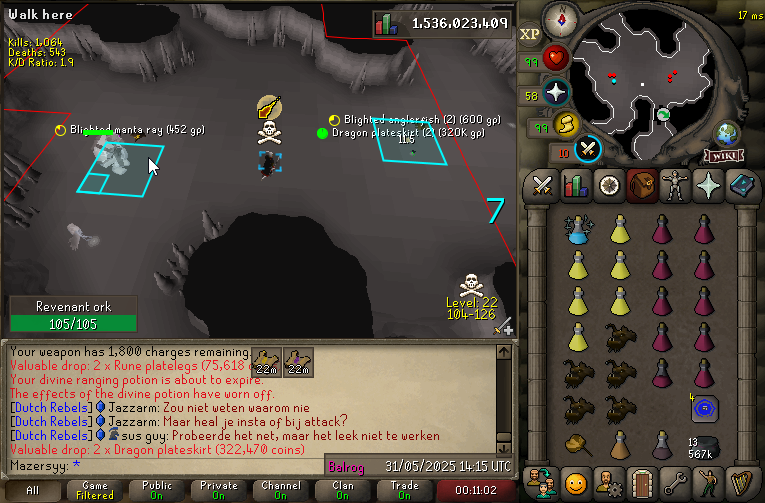Open the Quest List tab
Viewport: 765px width, 503px height.
coord(608,185)
